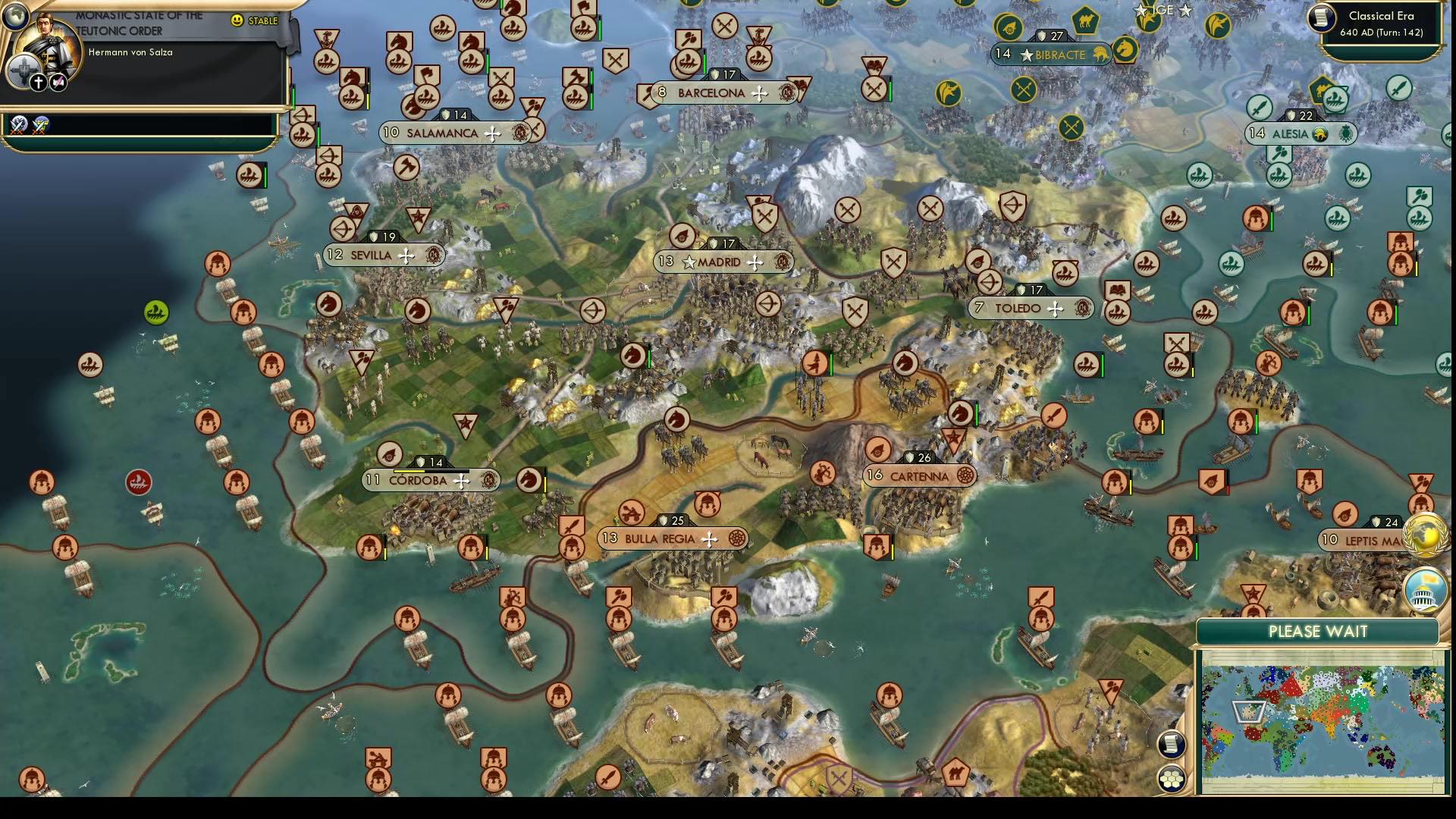Screen dimensions: 1456x819
Task: Expand the Barcelona city banner
Action: [x=716, y=93]
